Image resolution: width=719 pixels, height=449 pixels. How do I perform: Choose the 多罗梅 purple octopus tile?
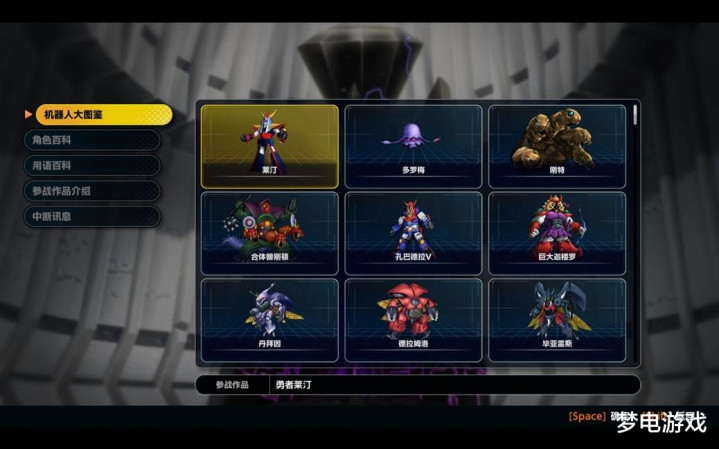click(x=413, y=146)
